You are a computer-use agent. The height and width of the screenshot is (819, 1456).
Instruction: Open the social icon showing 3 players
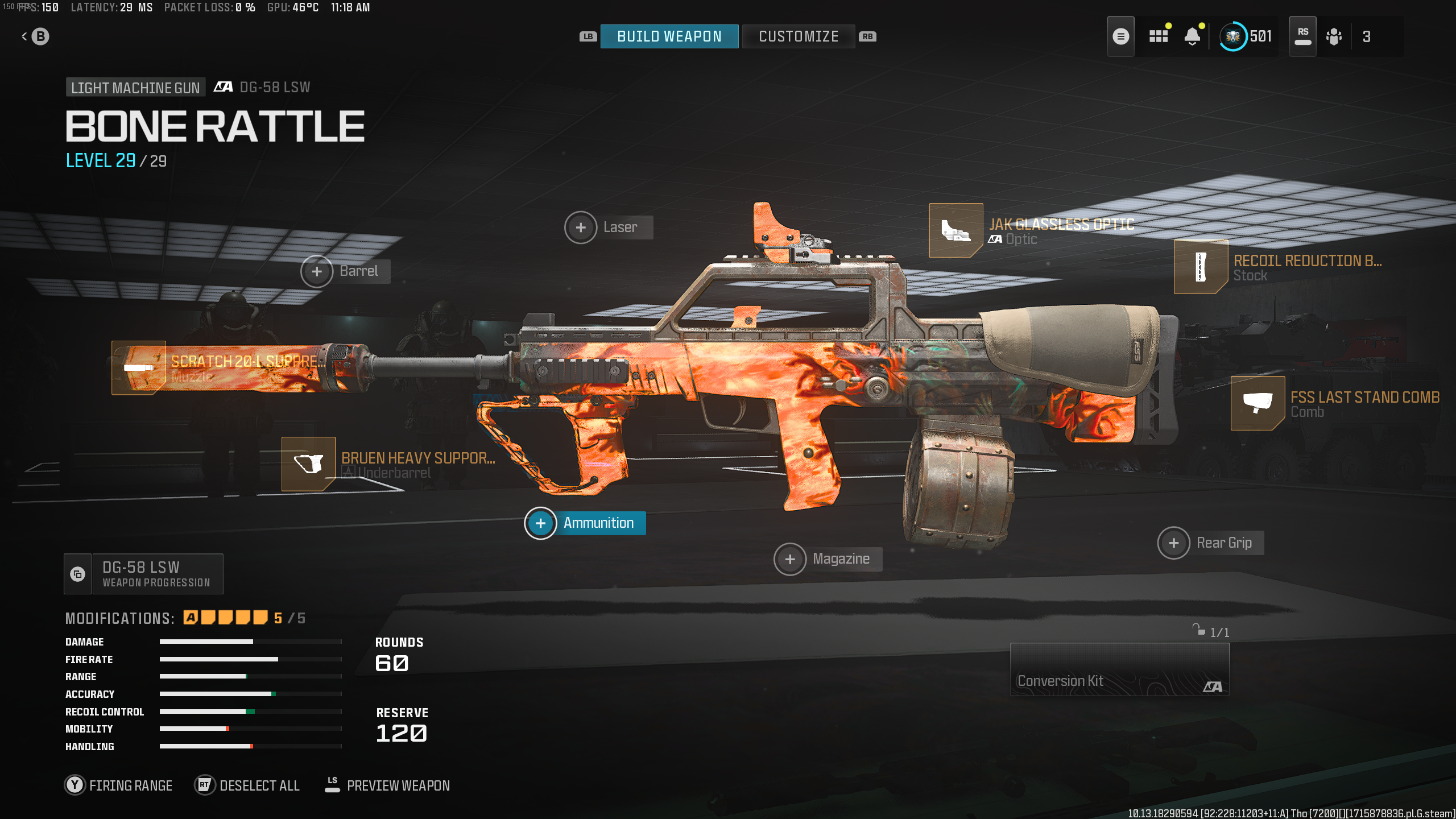click(1334, 36)
